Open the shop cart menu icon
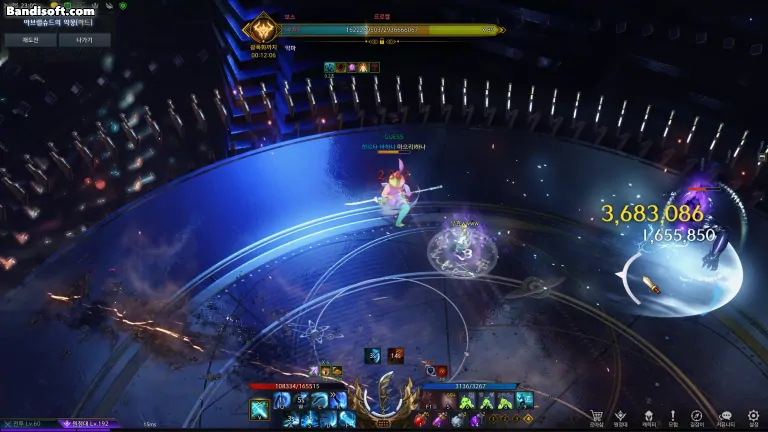 596,415
